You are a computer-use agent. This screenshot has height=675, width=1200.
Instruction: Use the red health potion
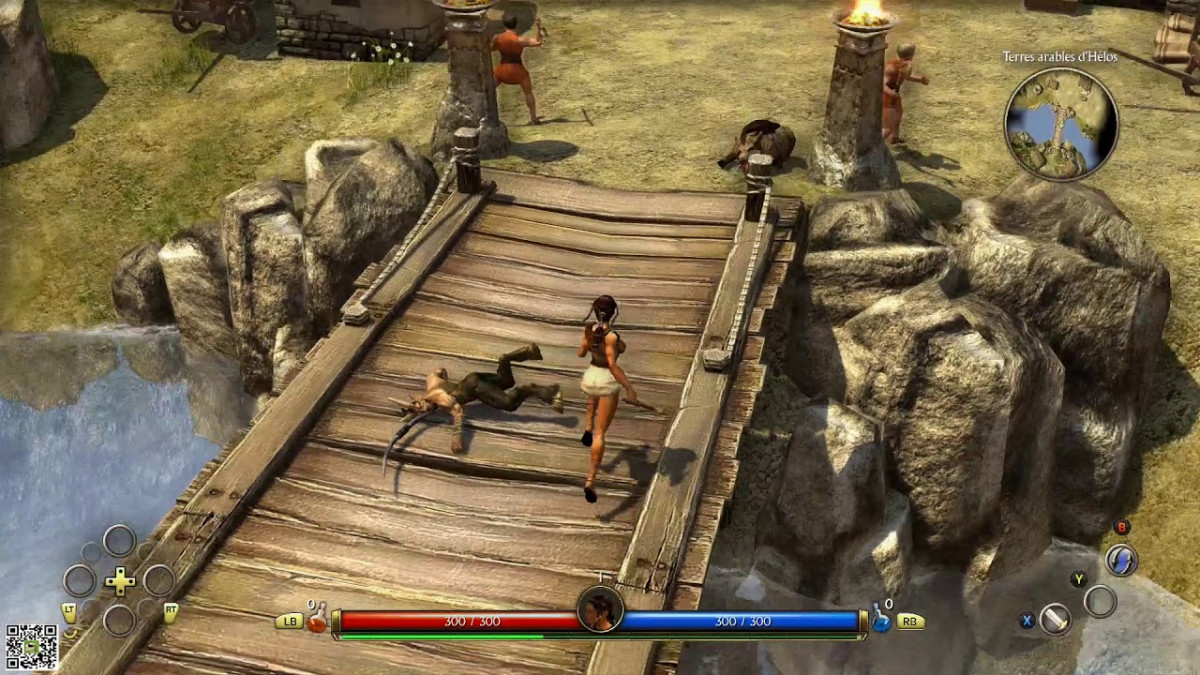coord(318,620)
